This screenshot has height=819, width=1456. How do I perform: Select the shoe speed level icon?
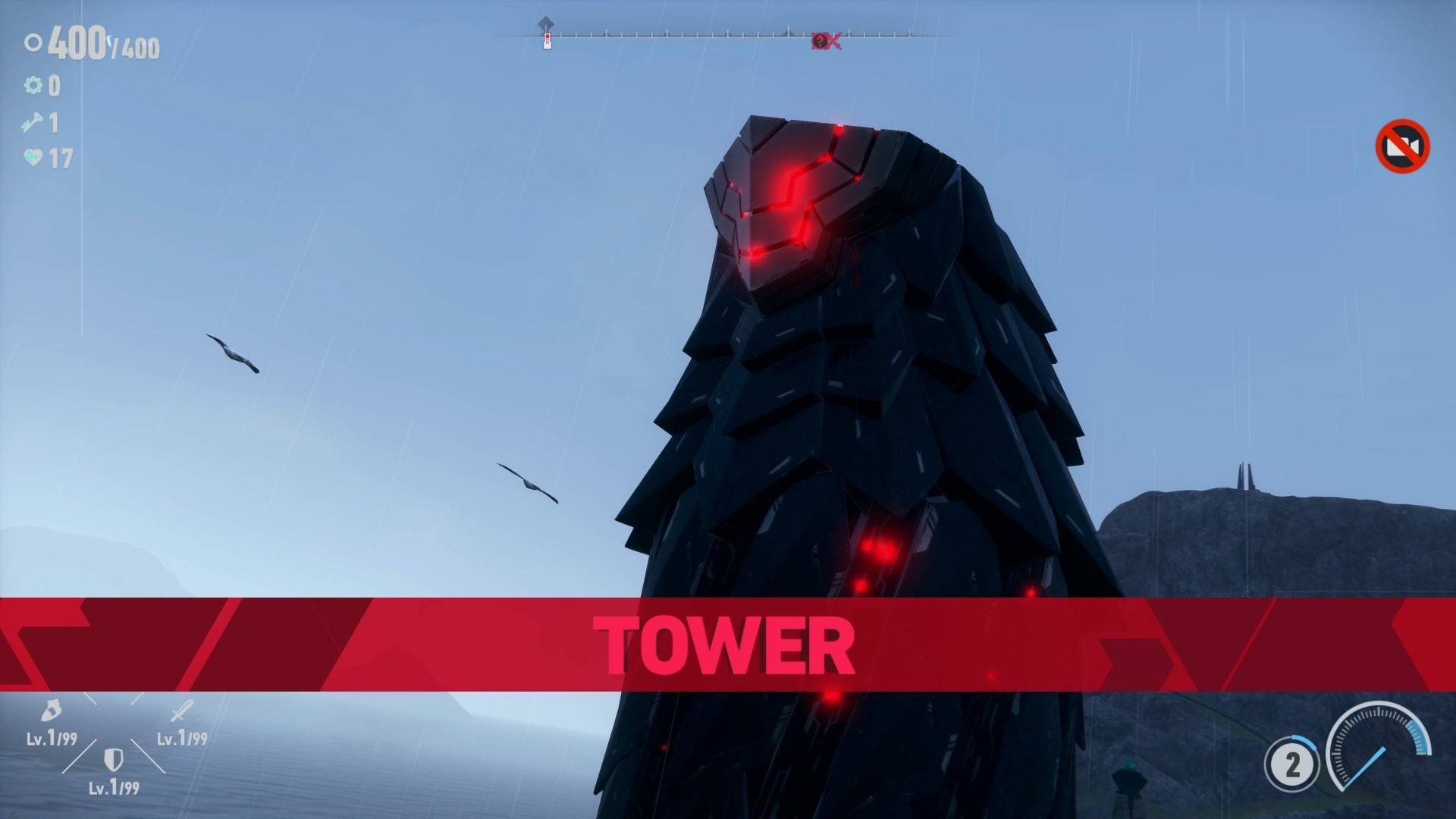[x=51, y=711]
